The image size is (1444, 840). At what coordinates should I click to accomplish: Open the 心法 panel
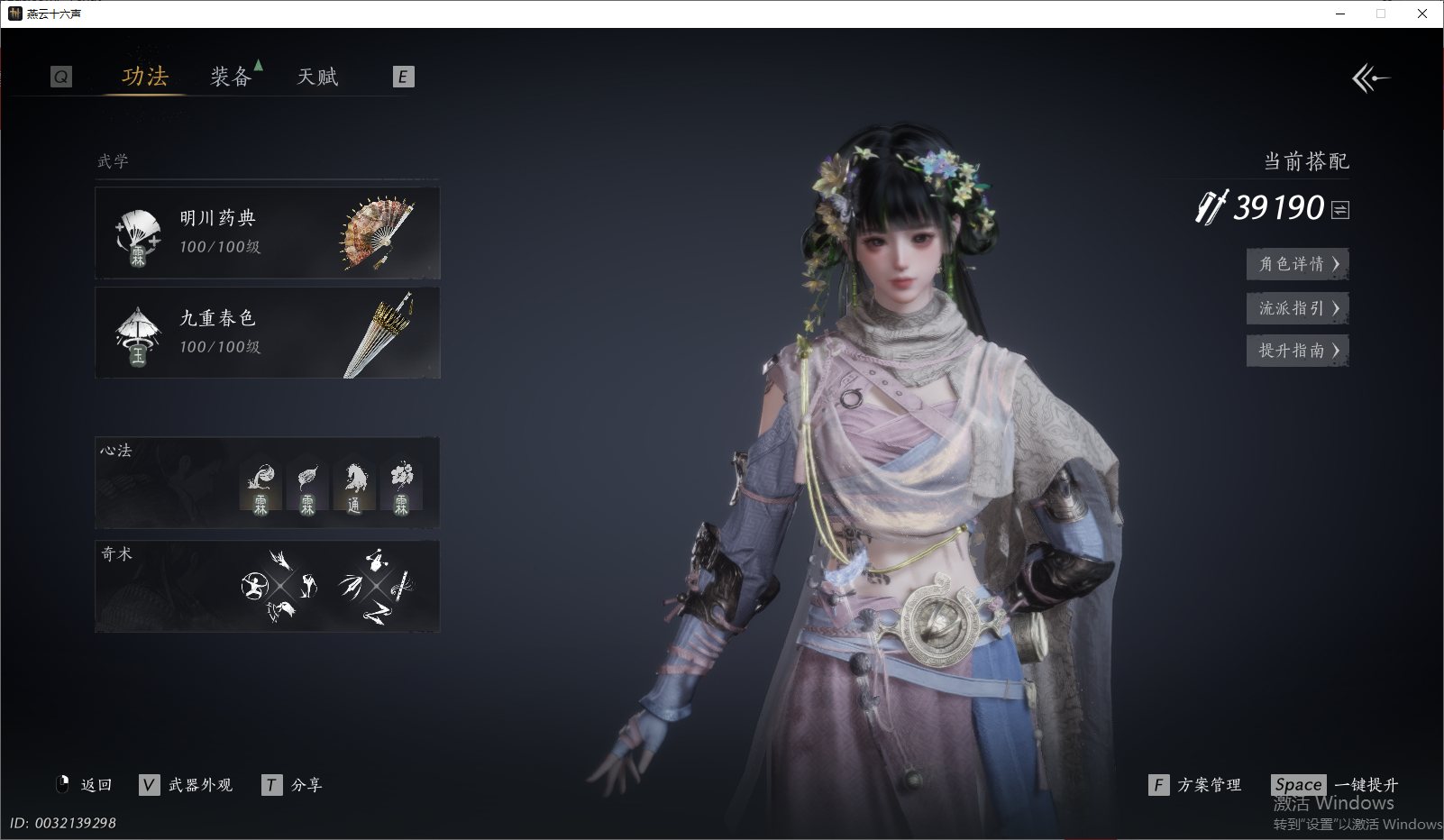(268, 483)
